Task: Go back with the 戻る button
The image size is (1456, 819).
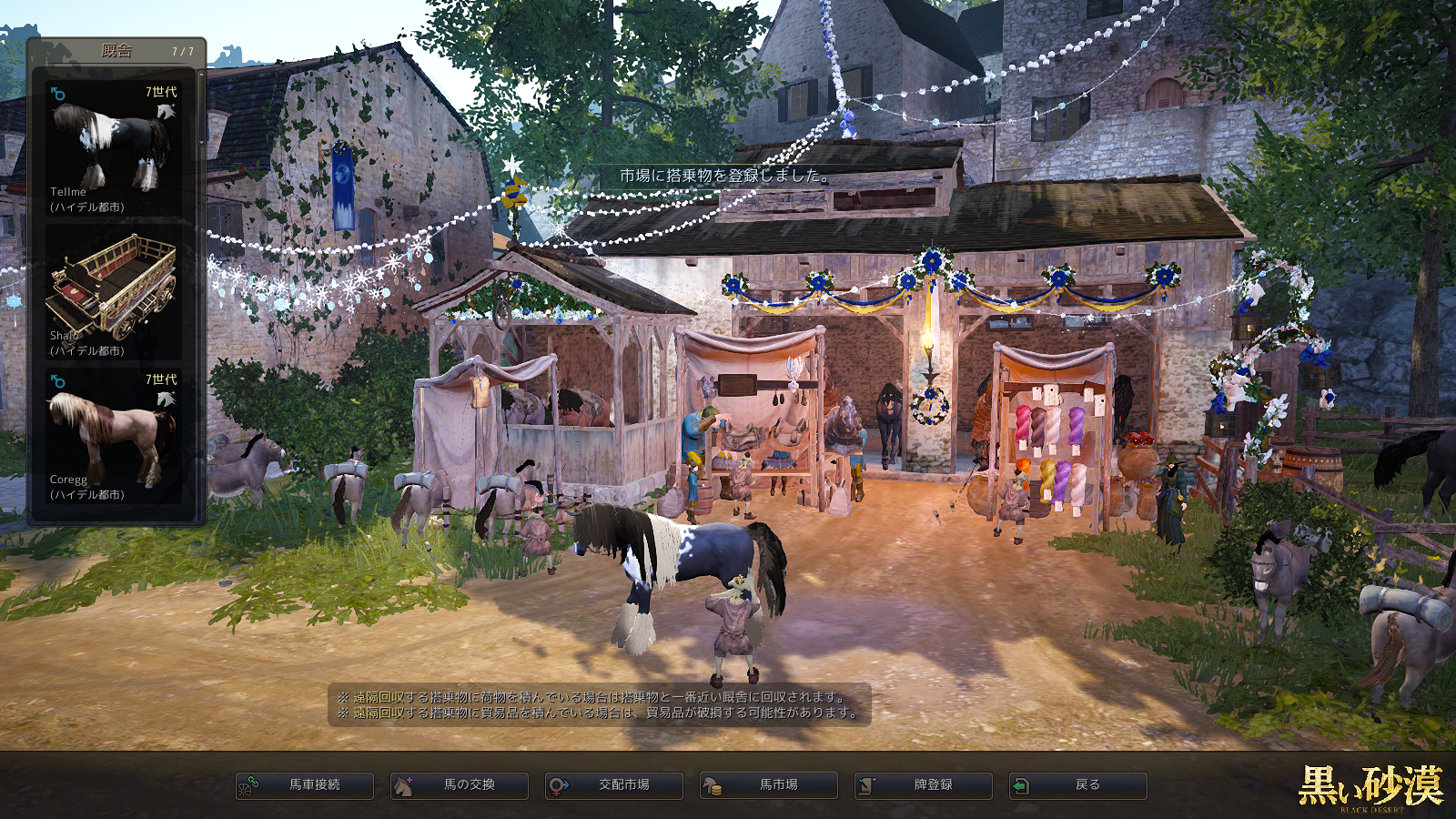Action: point(1078,785)
